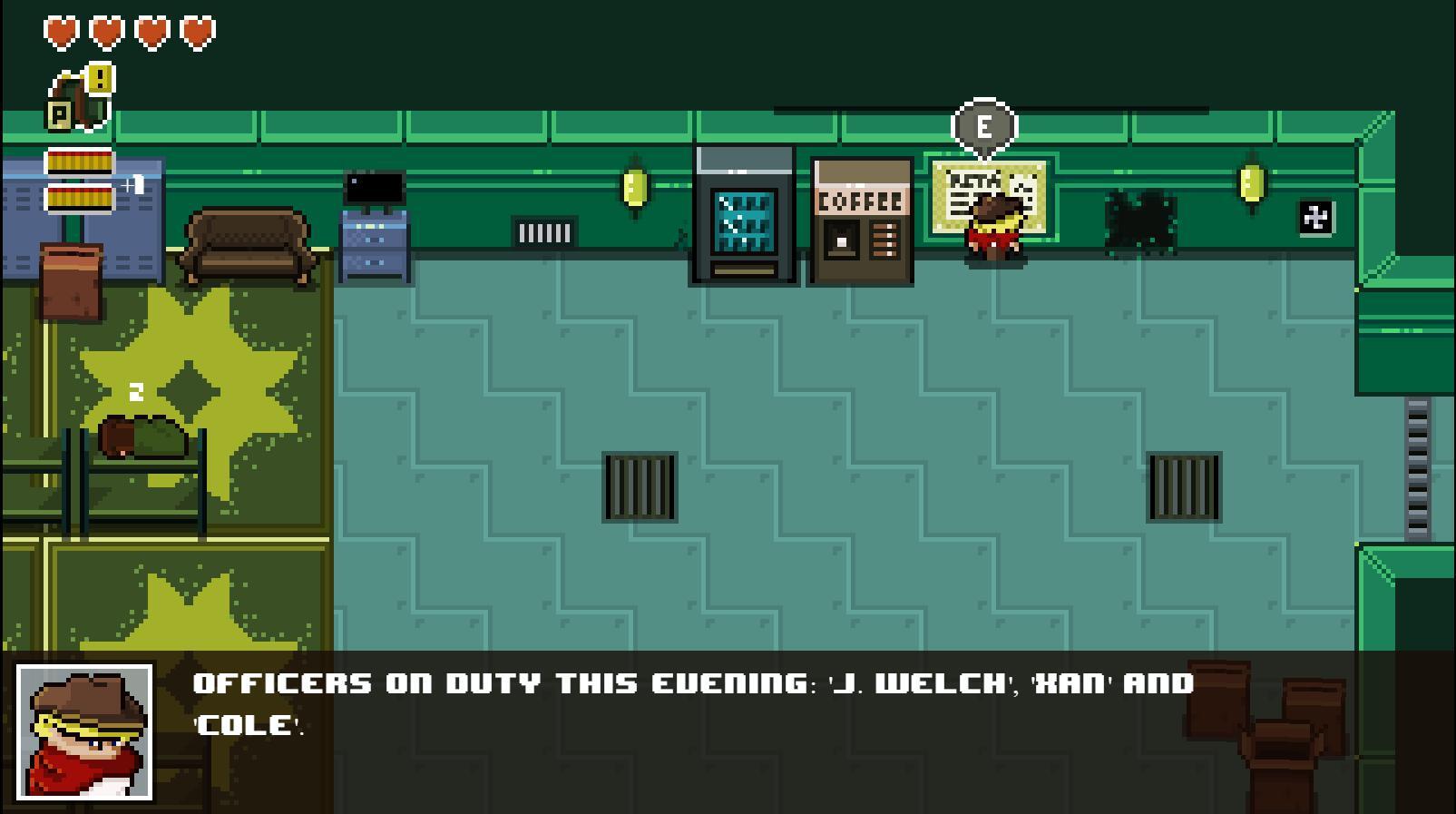The height and width of the screenshot is (814, 1456).
Task: Open the vent grate on the top wall
Action: [x=544, y=231]
